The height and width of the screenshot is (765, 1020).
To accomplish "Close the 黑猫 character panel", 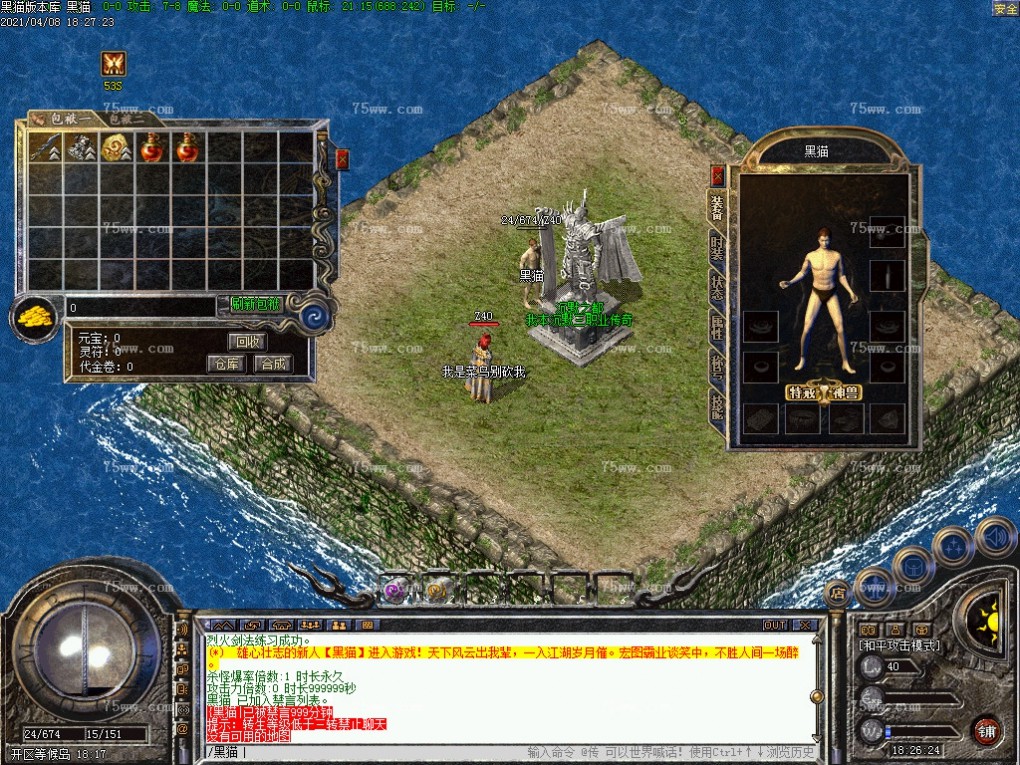I will 717,175.
